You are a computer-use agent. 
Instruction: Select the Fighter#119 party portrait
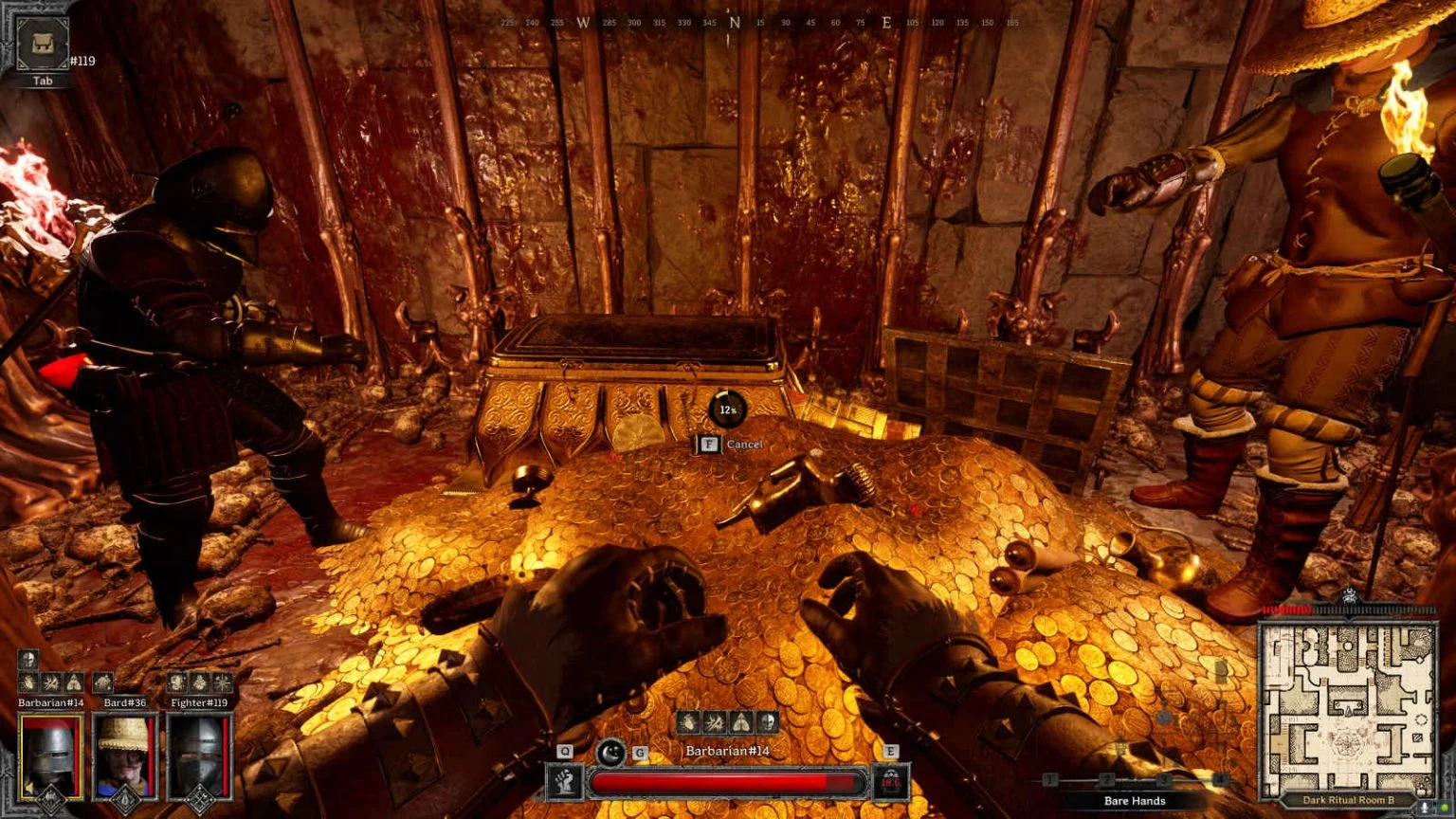199,755
